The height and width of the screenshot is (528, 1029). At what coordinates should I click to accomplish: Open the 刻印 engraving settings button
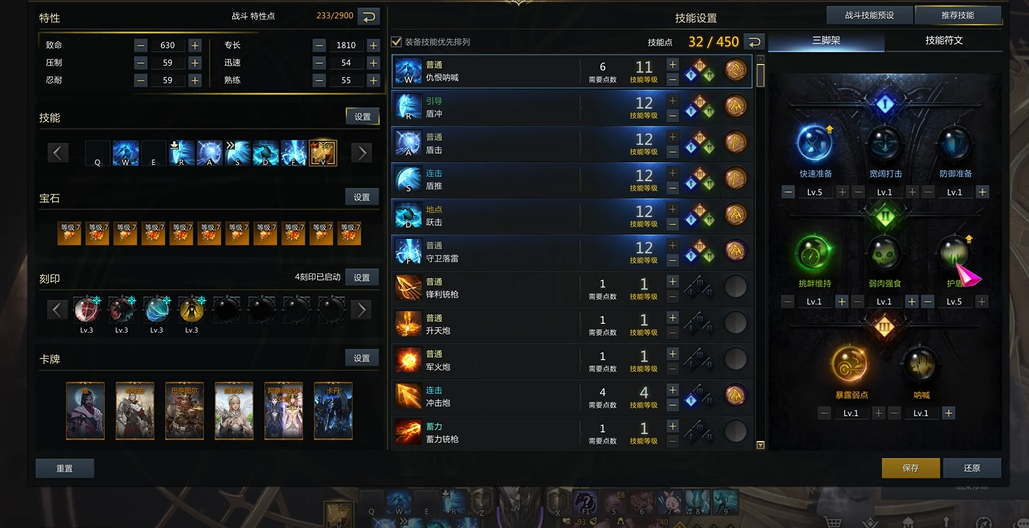tap(362, 278)
